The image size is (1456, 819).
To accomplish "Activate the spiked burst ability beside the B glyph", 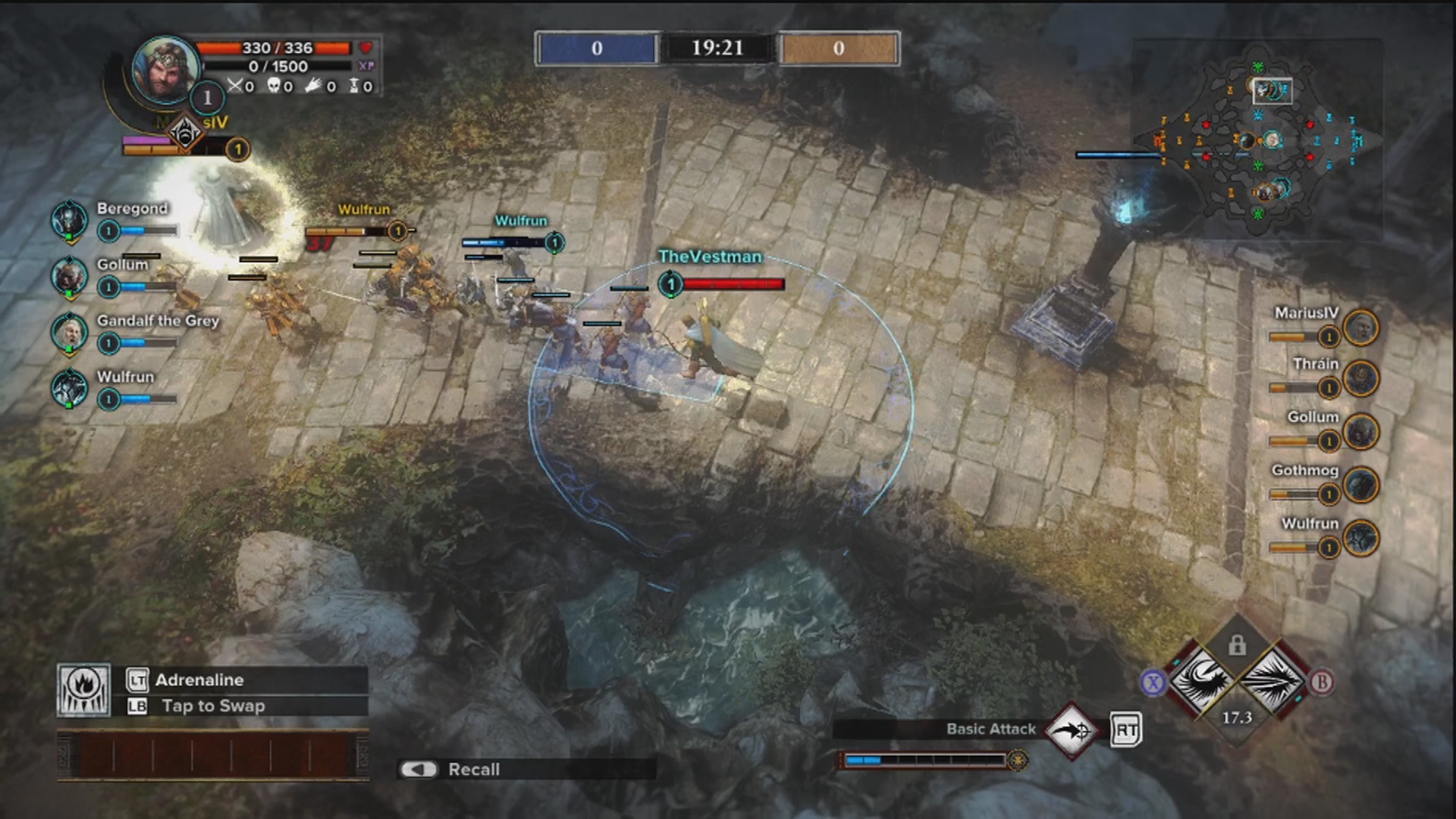I will 1273,679.
